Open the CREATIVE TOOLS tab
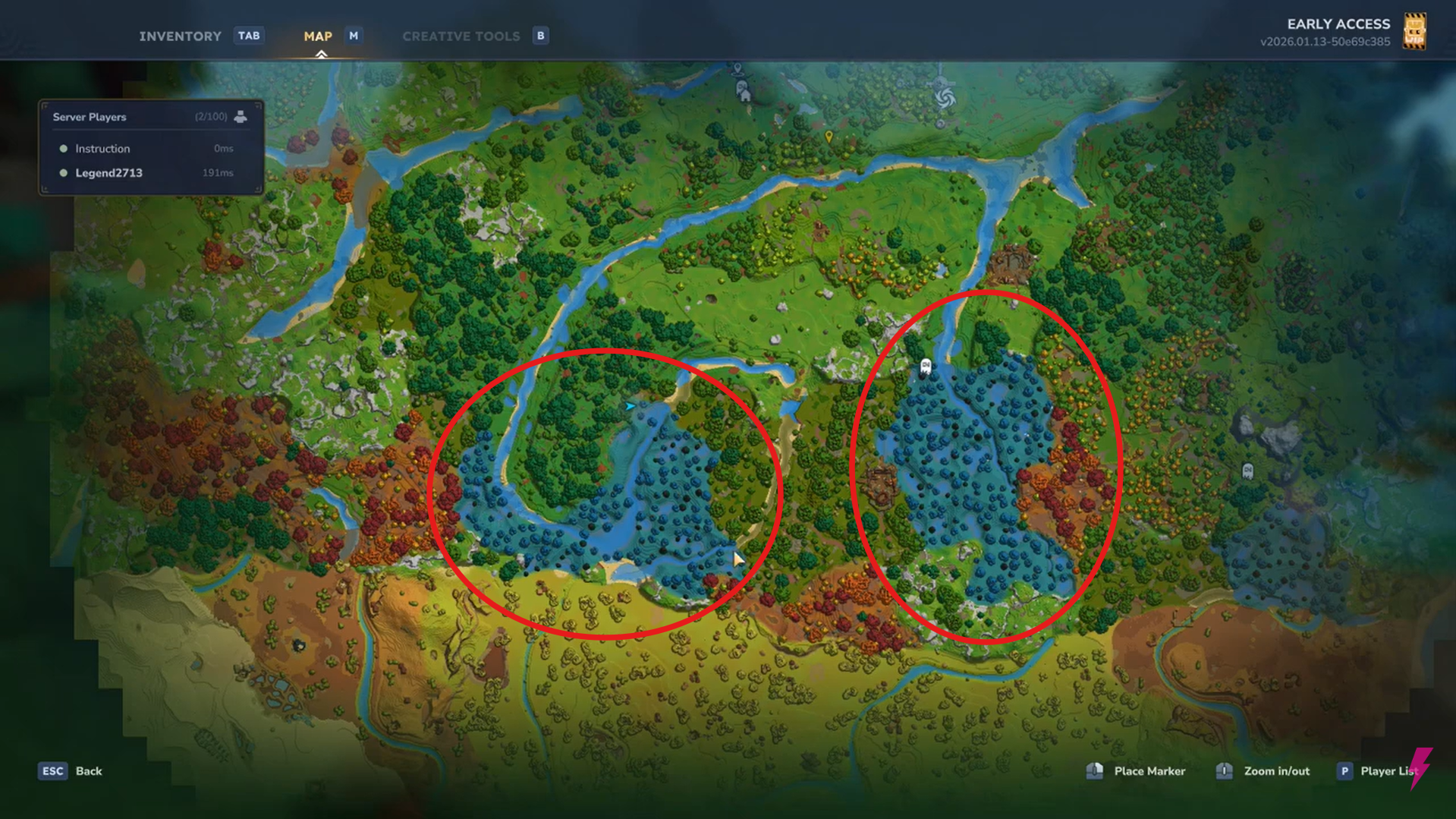 click(461, 36)
